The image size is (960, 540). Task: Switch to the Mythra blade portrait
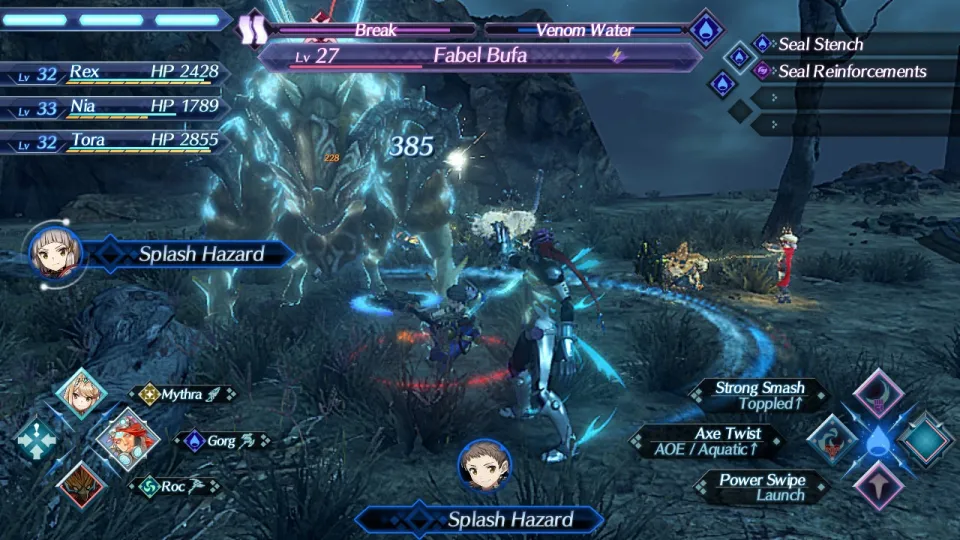coord(81,393)
